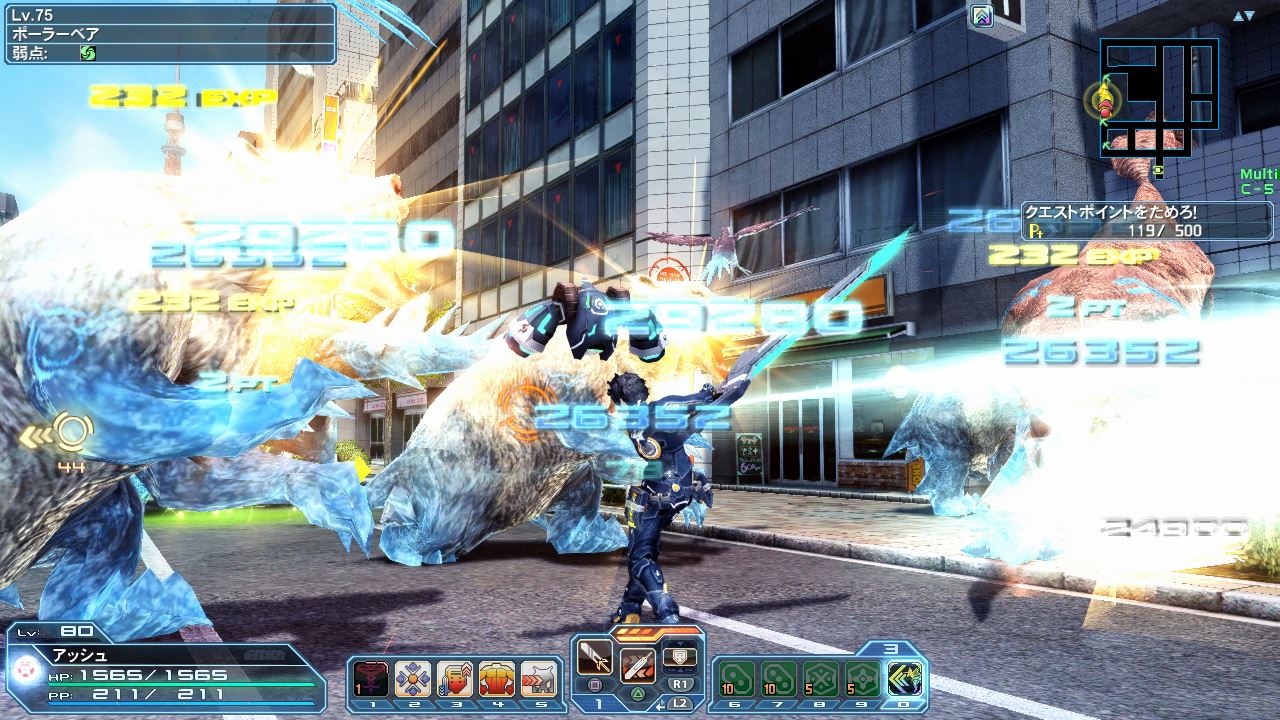Activate the orange sword slash photon art
This screenshot has width=1280, height=720.
638,665
